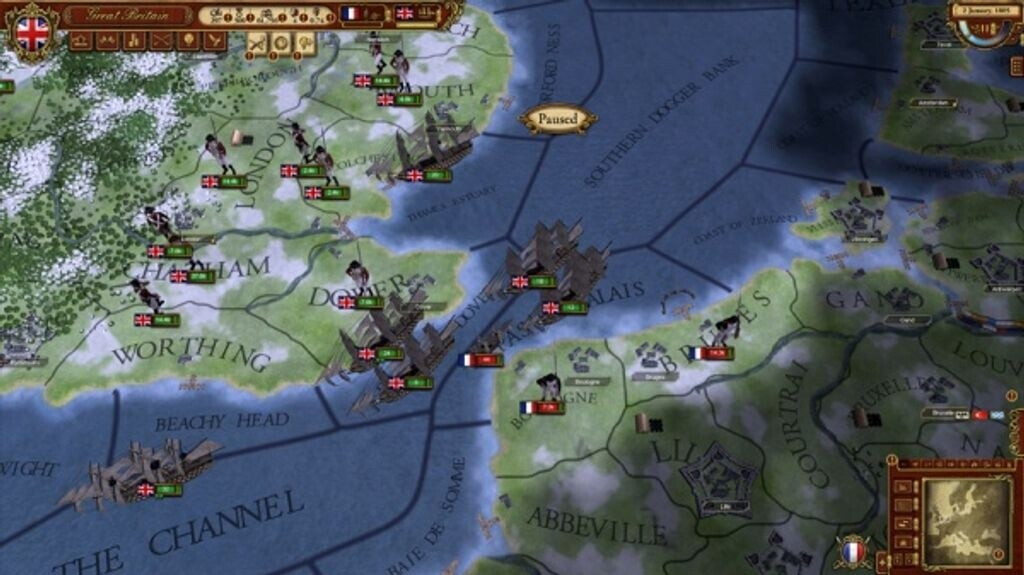1024x575 pixels.
Task: Select the French flag in the top bar
Action: (351, 14)
